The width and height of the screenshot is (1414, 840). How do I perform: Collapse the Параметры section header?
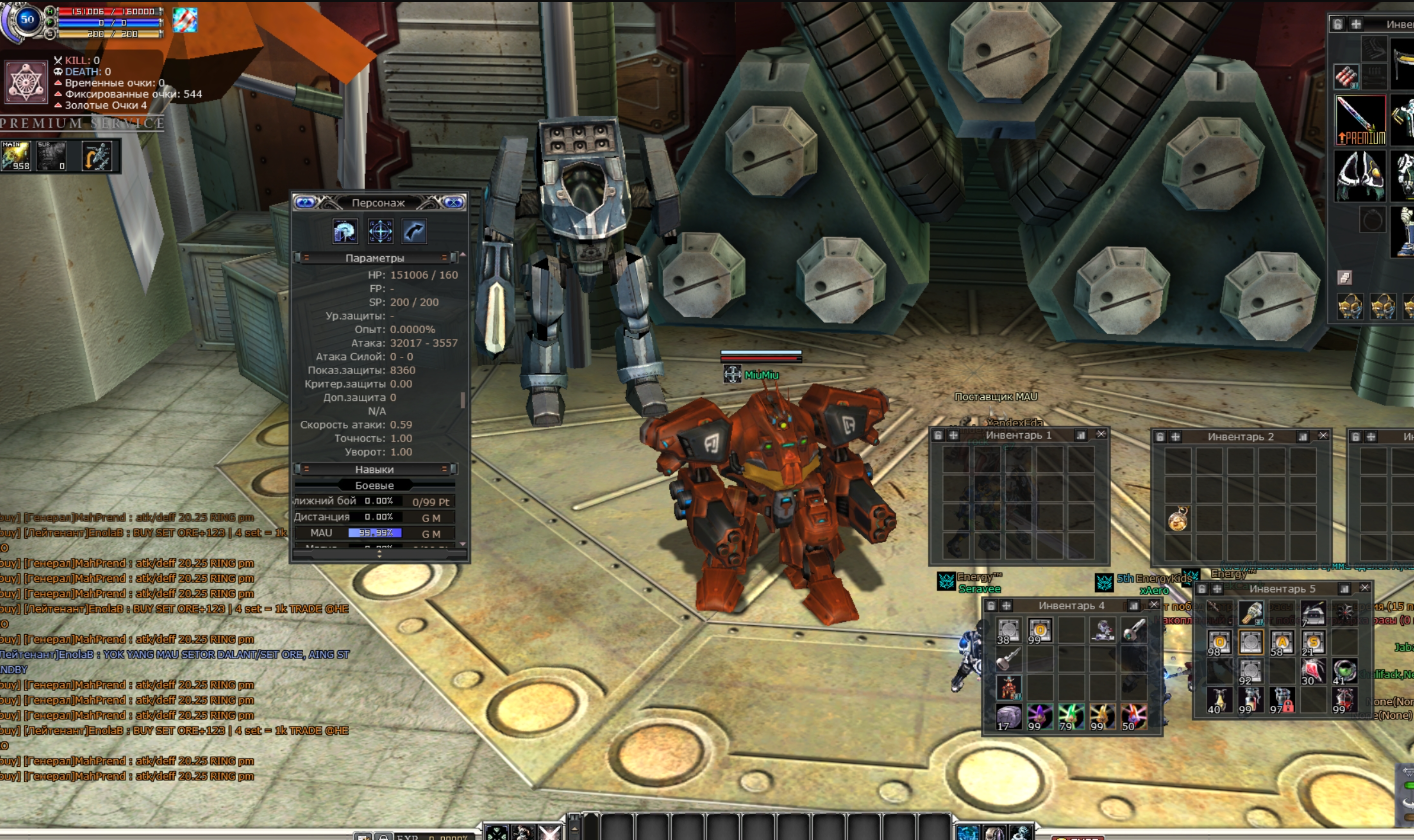coord(375,258)
